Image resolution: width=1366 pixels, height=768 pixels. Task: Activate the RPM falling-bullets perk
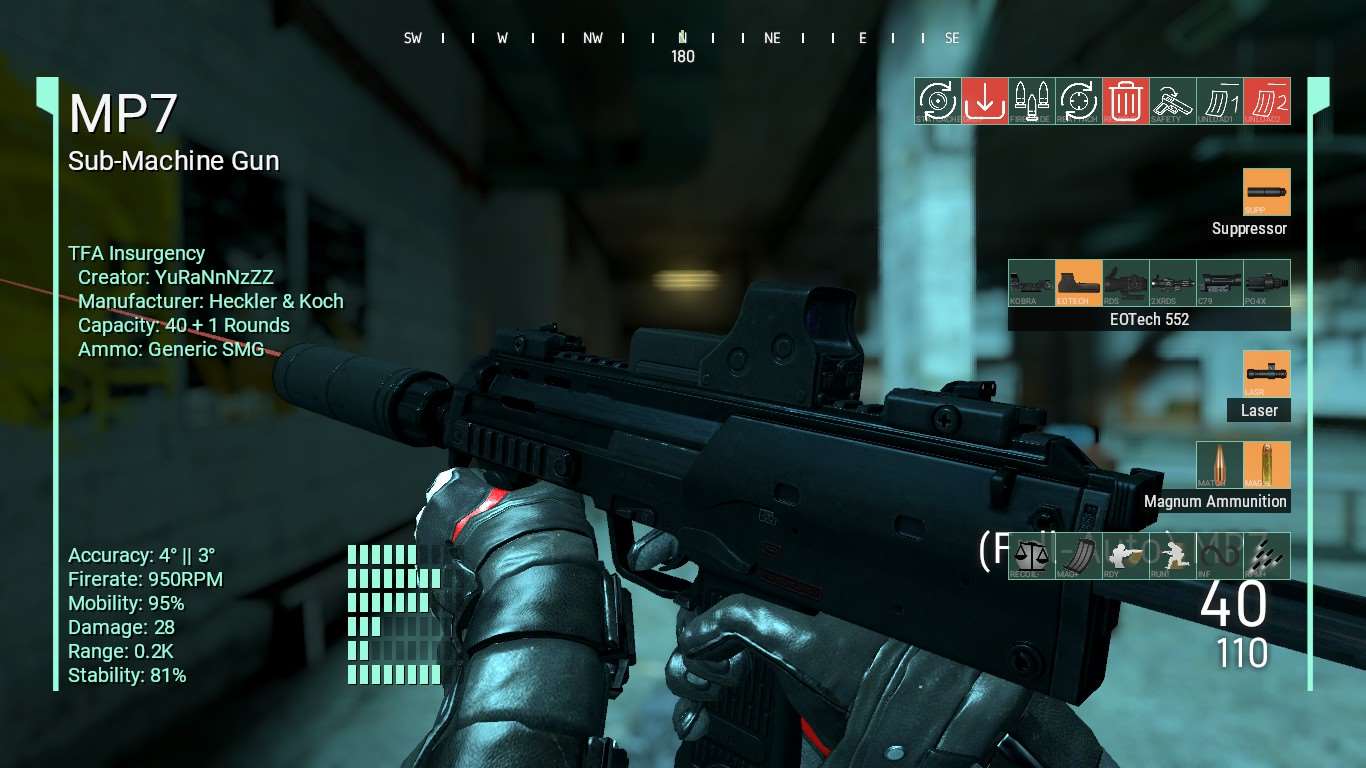1266,556
